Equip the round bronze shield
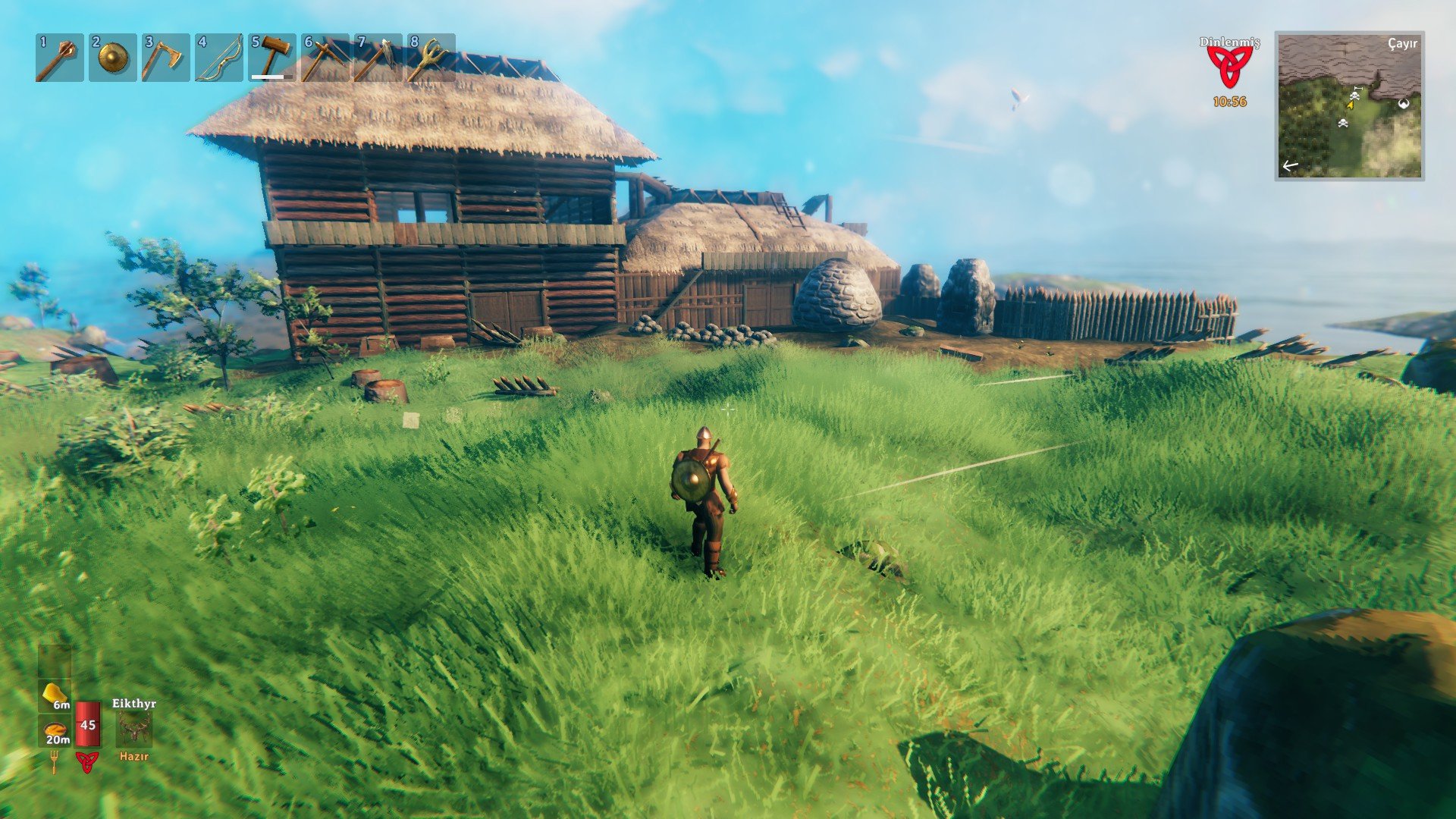The image size is (1456, 819). coord(112,58)
